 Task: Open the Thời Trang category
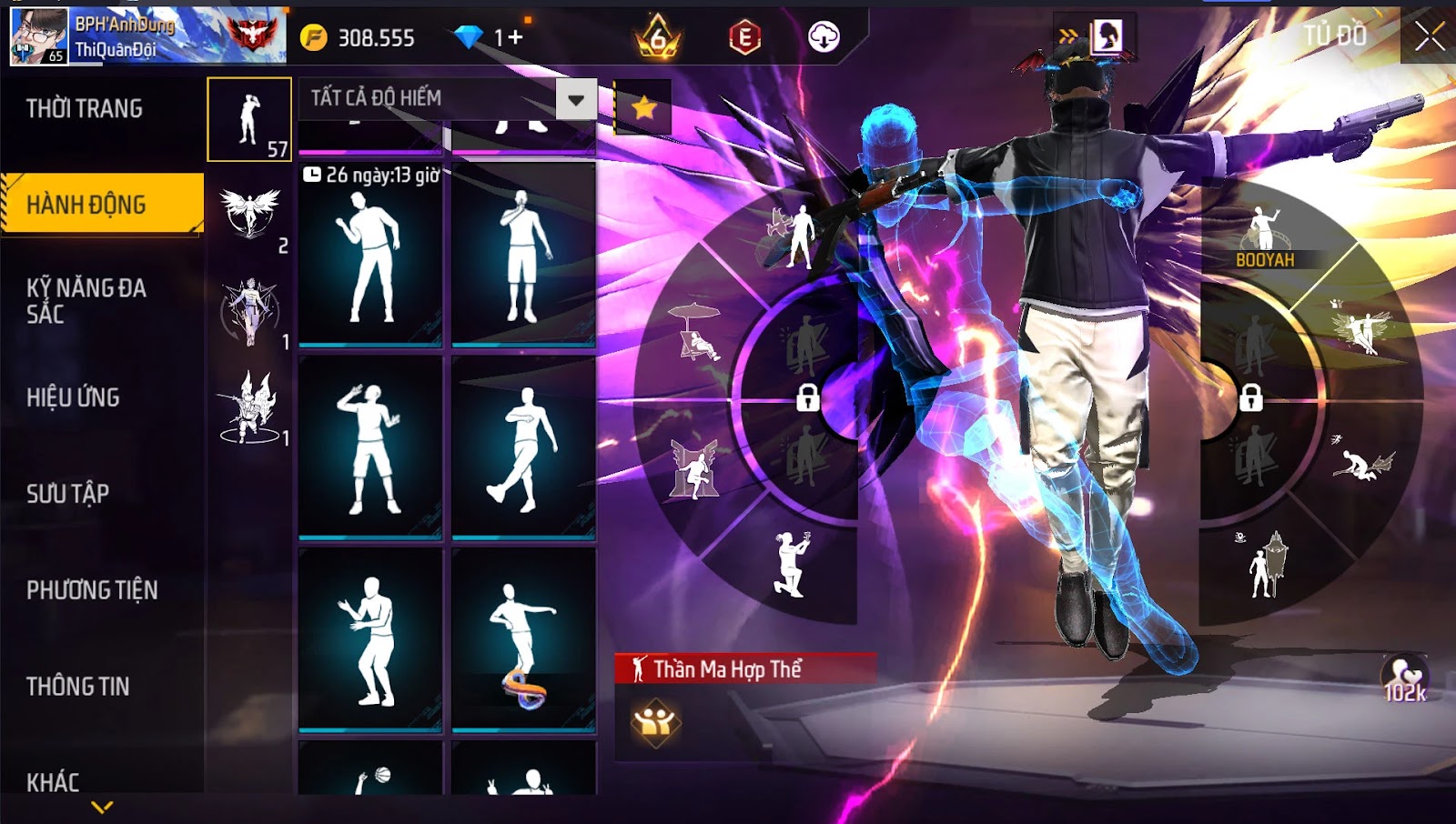pos(85,109)
